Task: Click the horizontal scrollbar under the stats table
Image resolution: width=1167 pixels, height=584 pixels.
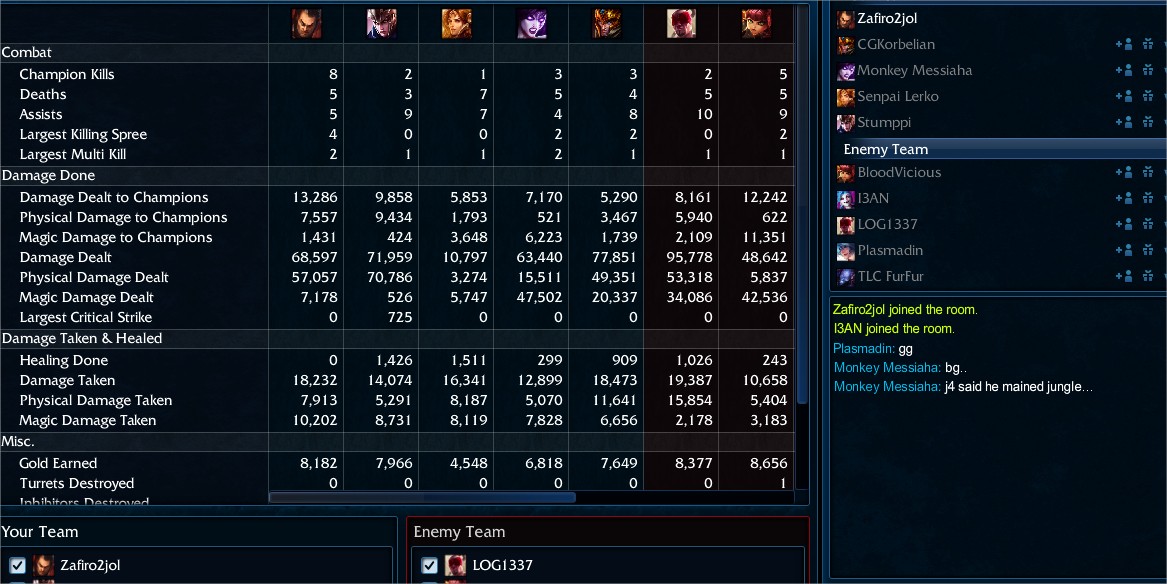Action: (x=422, y=497)
